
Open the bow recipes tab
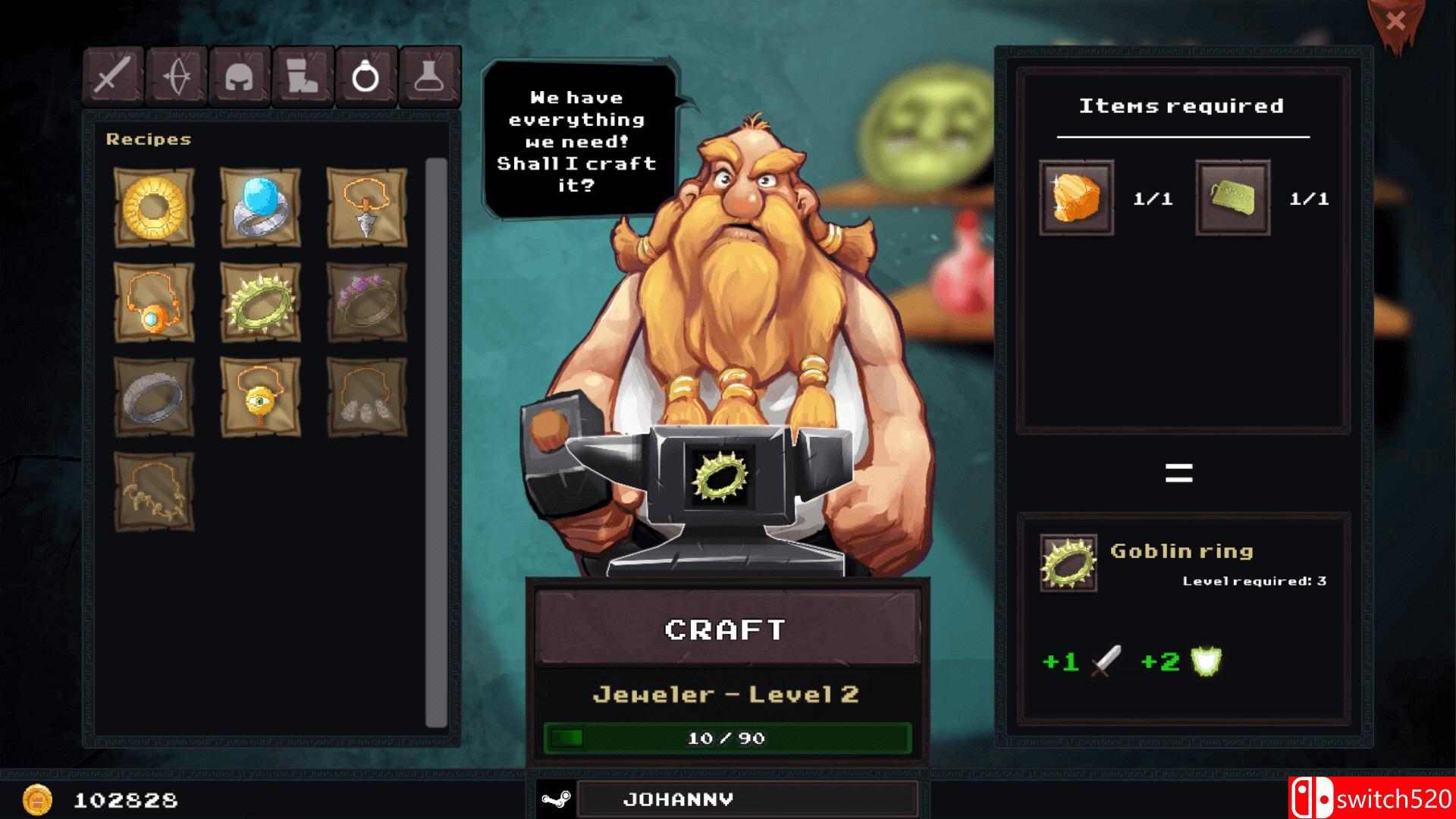(x=177, y=76)
